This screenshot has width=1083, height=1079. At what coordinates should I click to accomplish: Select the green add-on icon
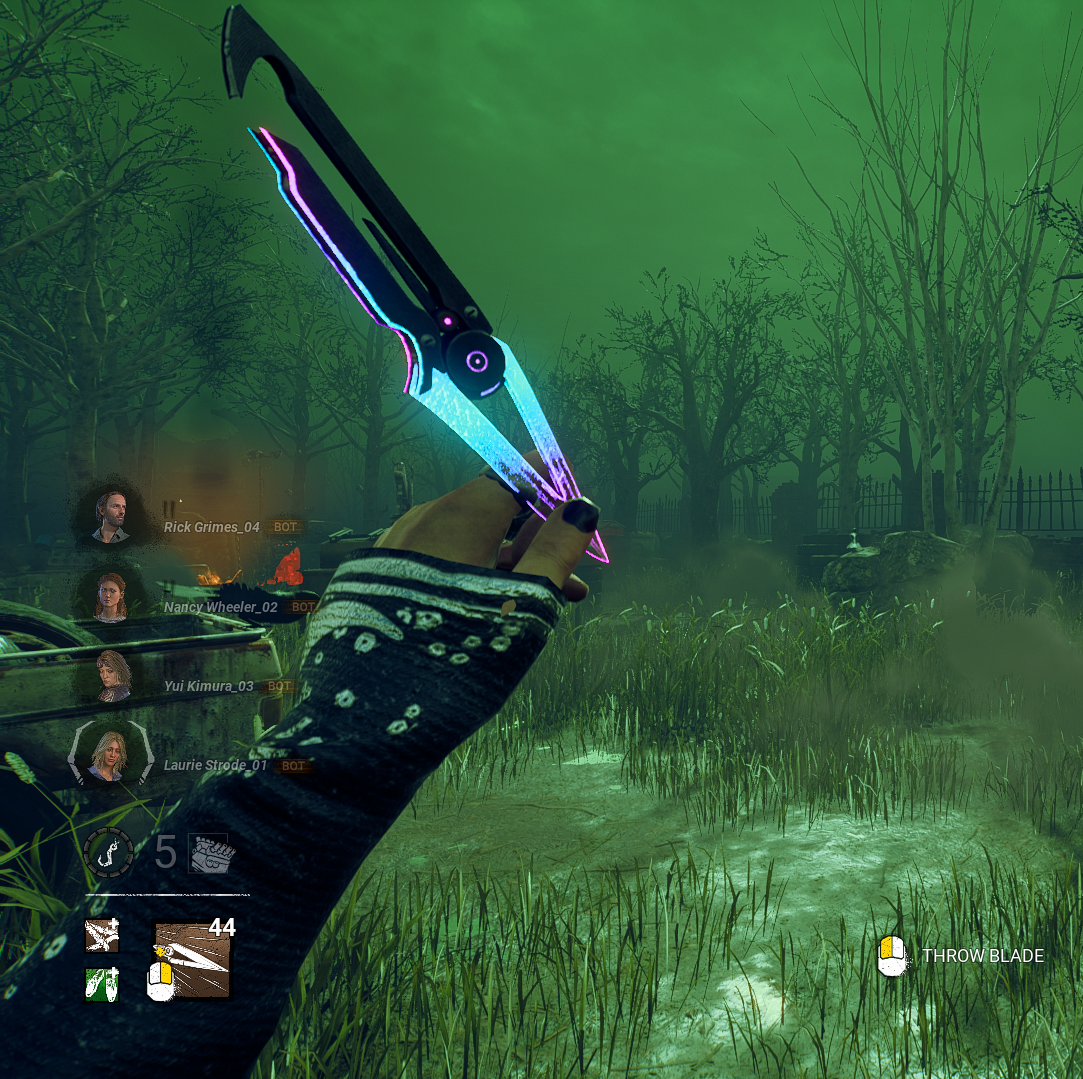[x=102, y=984]
